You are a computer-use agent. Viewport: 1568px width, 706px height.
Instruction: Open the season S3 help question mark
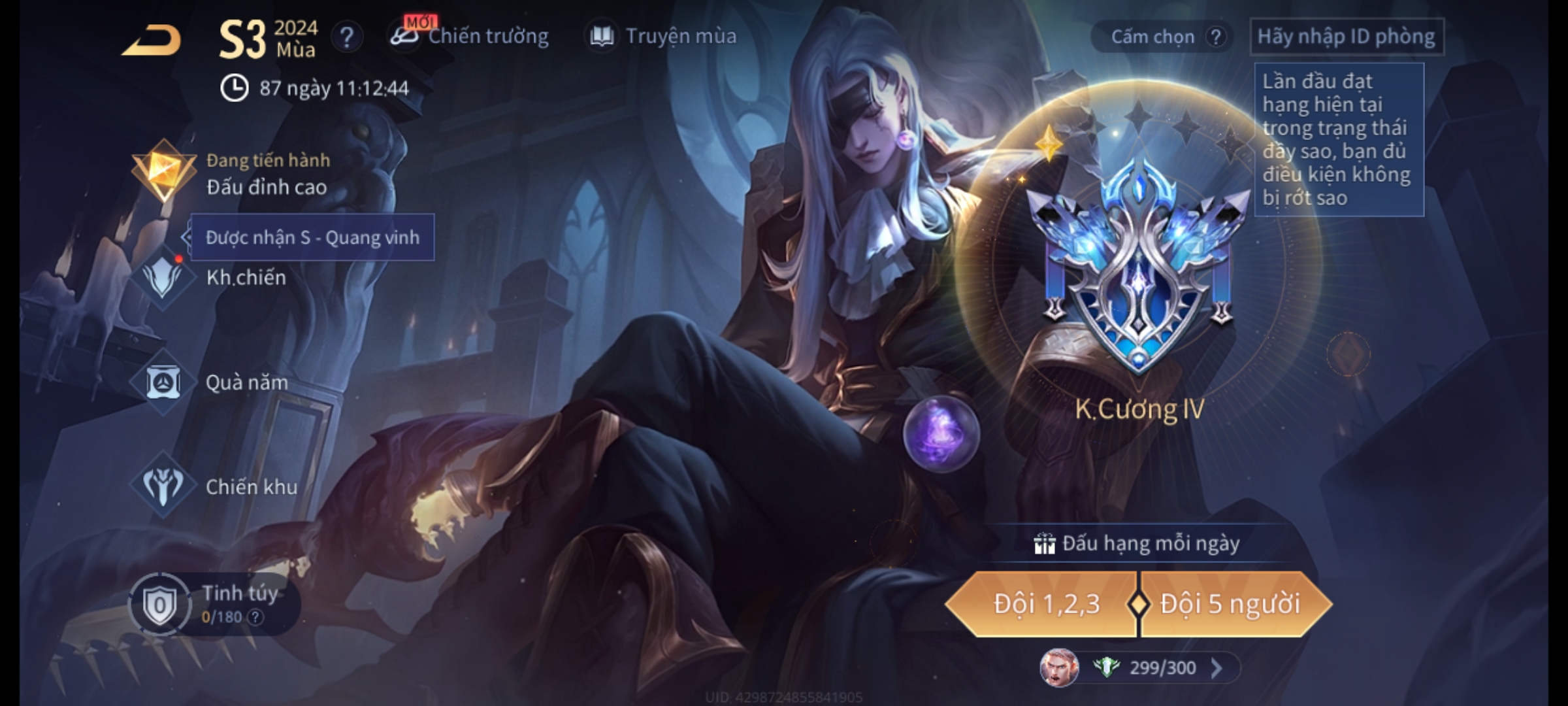click(347, 37)
